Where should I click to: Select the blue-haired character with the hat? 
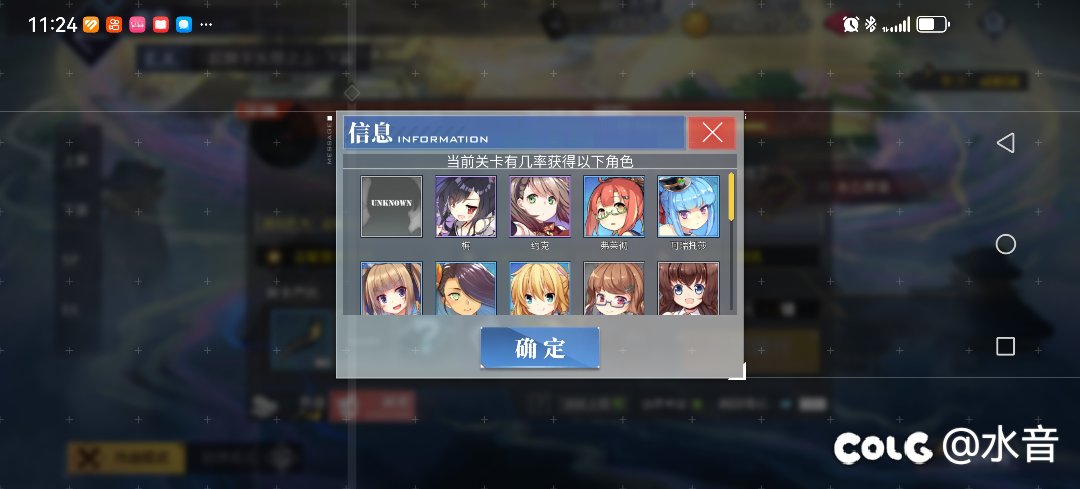point(688,206)
